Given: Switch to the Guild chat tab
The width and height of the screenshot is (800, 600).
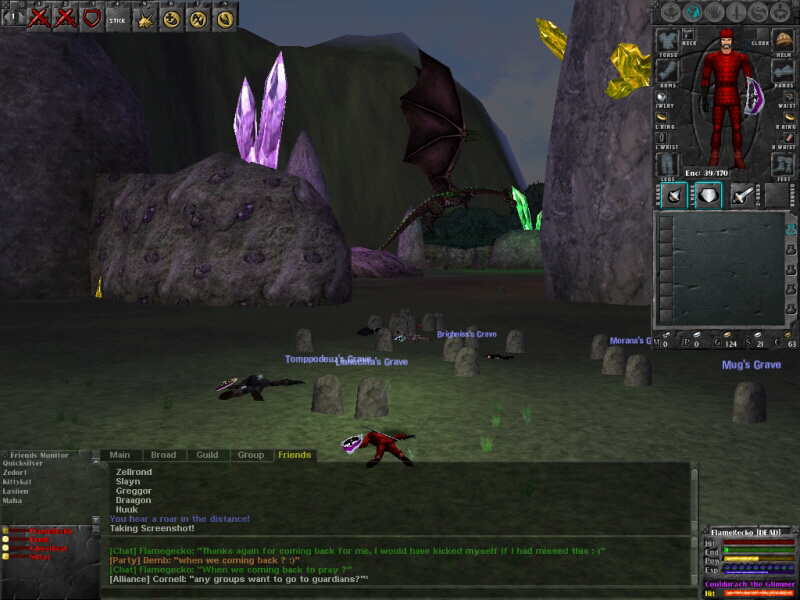Looking at the screenshot, I should (x=207, y=455).
